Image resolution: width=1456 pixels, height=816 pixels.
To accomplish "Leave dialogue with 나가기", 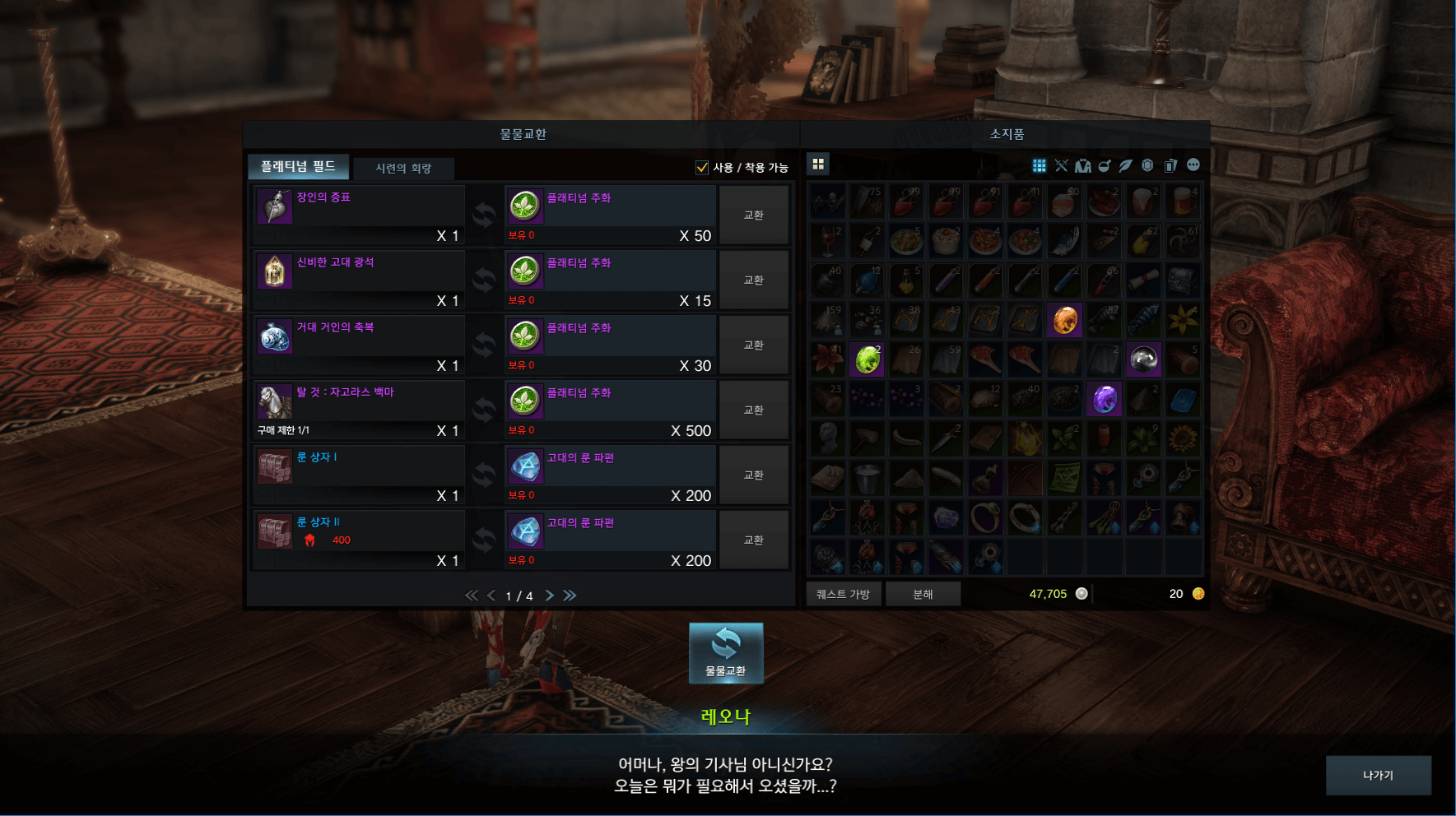I will click(1378, 775).
